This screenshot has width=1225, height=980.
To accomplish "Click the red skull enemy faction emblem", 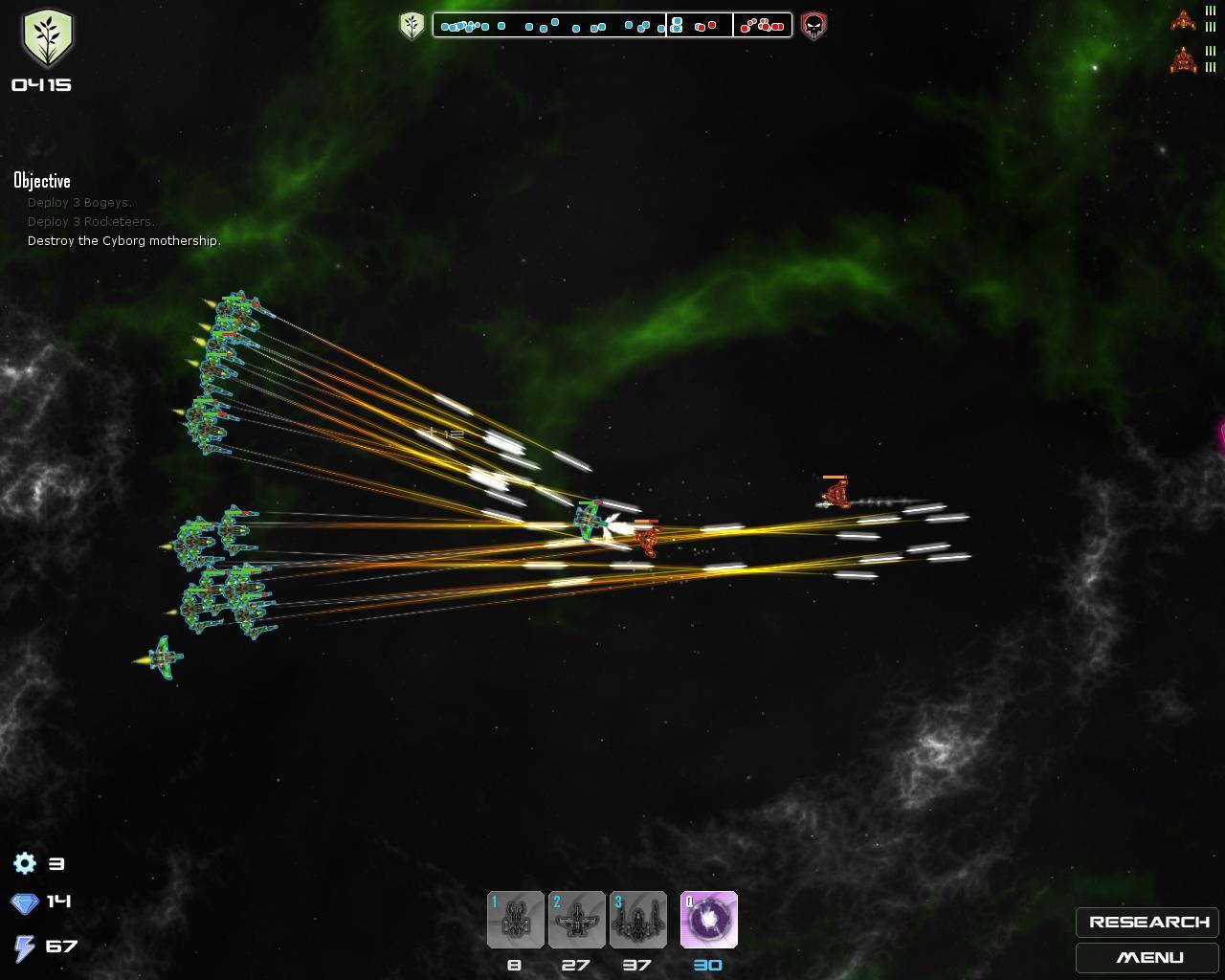I will (813, 25).
